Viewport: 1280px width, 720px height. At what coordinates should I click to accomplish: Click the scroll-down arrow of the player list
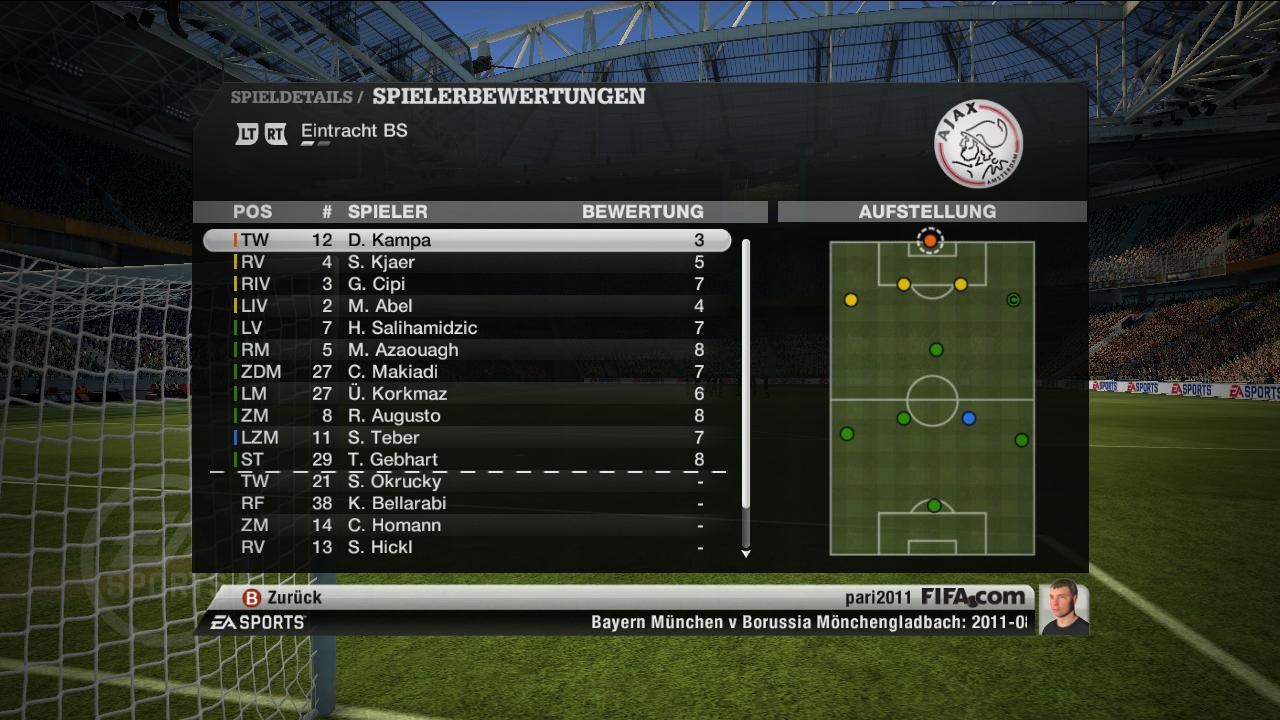[745, 553]
